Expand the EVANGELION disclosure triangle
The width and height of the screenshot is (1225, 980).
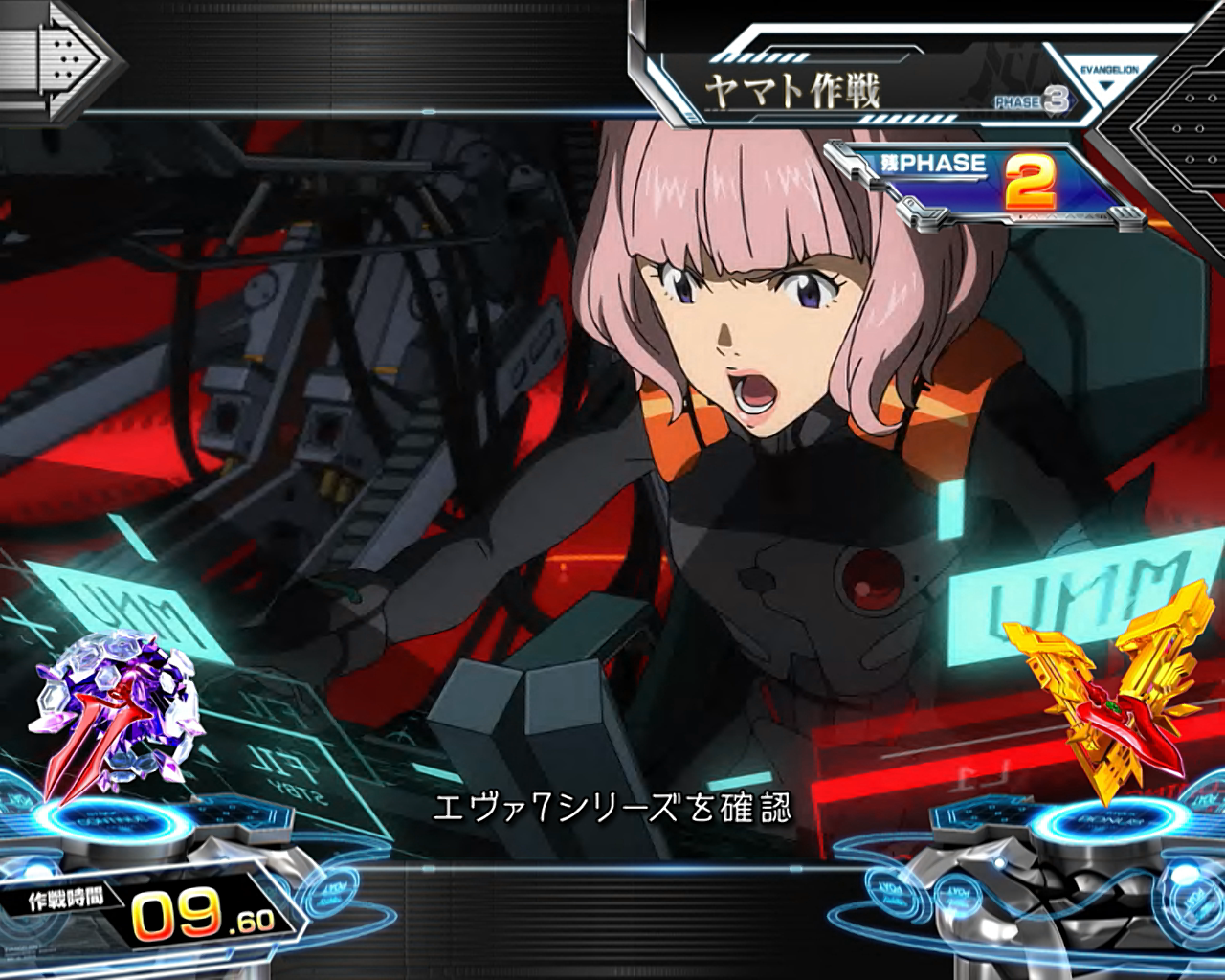[1105, 86]
